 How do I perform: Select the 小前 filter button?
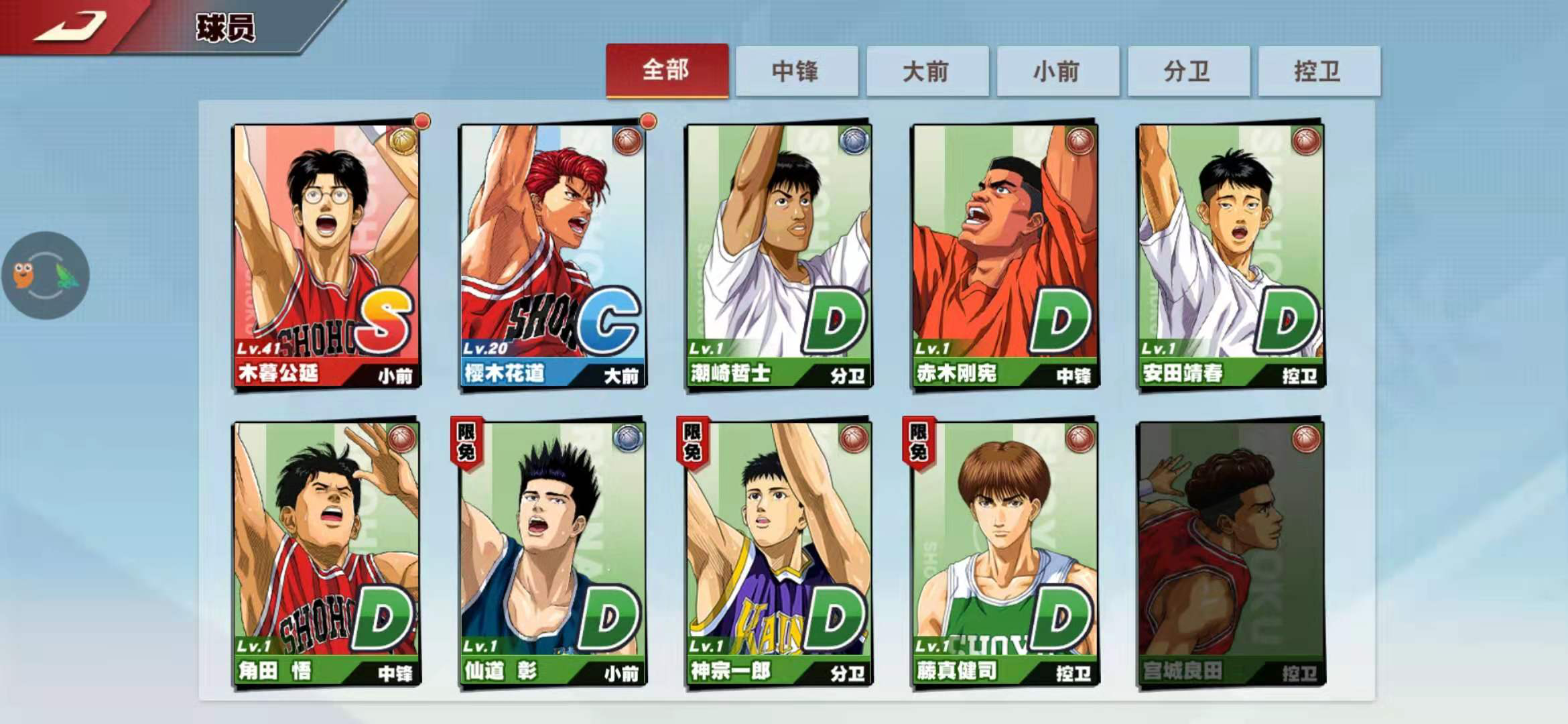click(x=1057, y=71)
